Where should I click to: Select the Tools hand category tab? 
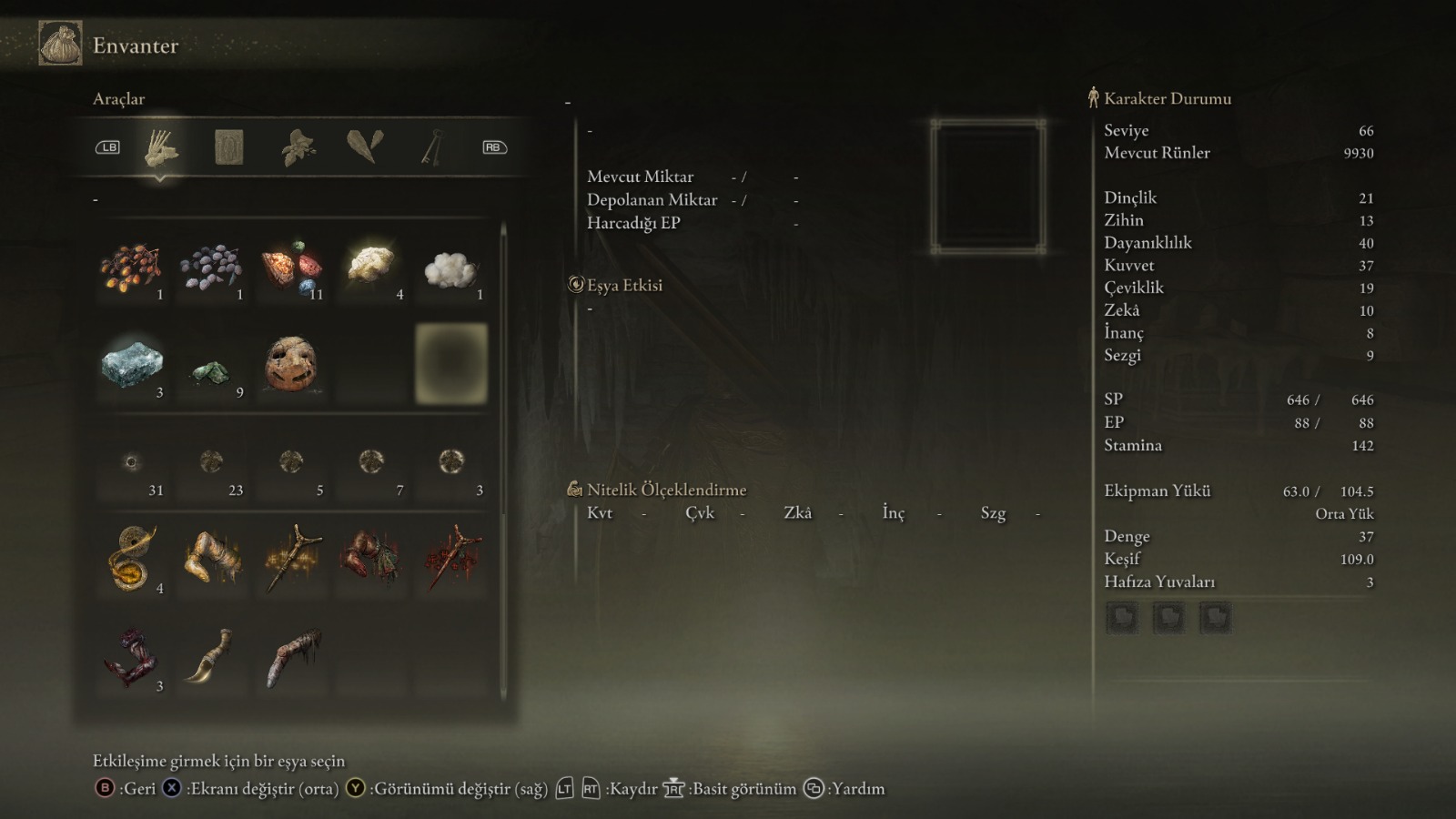pos(161,147)
